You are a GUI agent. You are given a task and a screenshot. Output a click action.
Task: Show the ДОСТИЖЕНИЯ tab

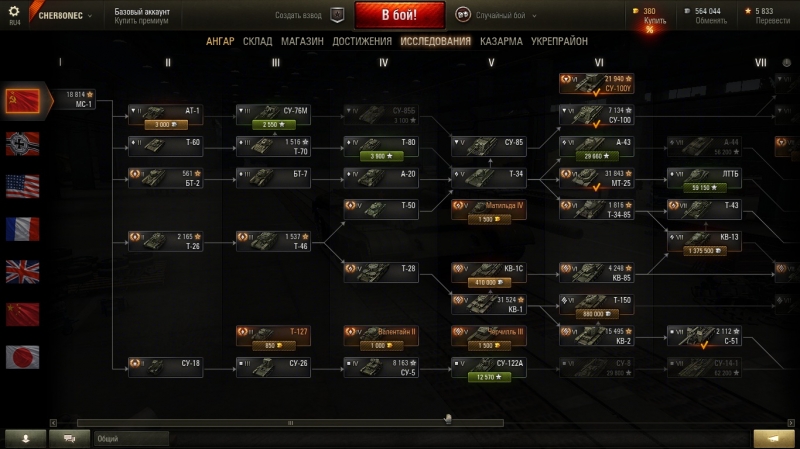coord(361,41)
